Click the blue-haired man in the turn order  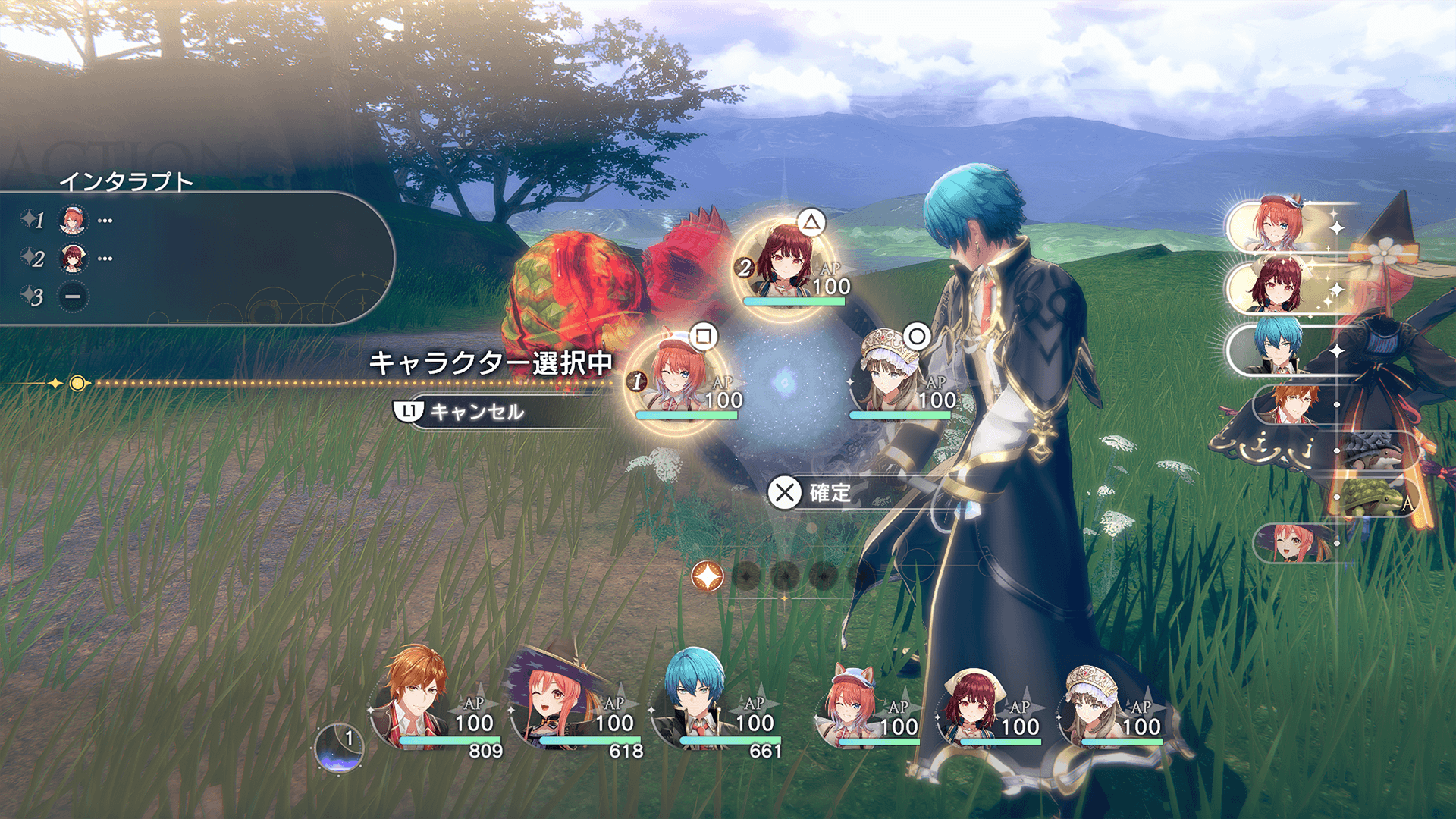click(x=1278, y=349)
